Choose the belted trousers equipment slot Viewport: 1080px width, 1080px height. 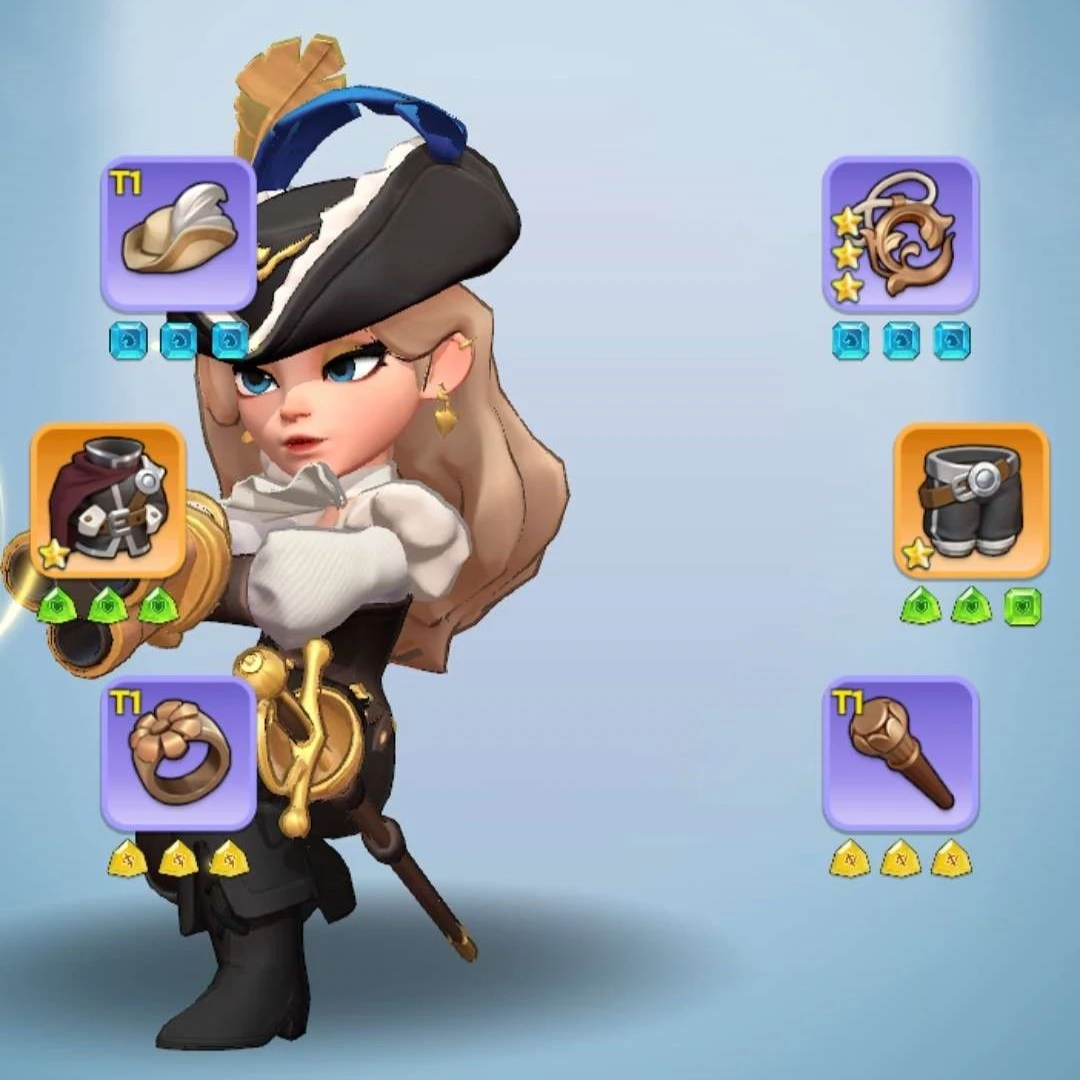(x=971, y=500)
